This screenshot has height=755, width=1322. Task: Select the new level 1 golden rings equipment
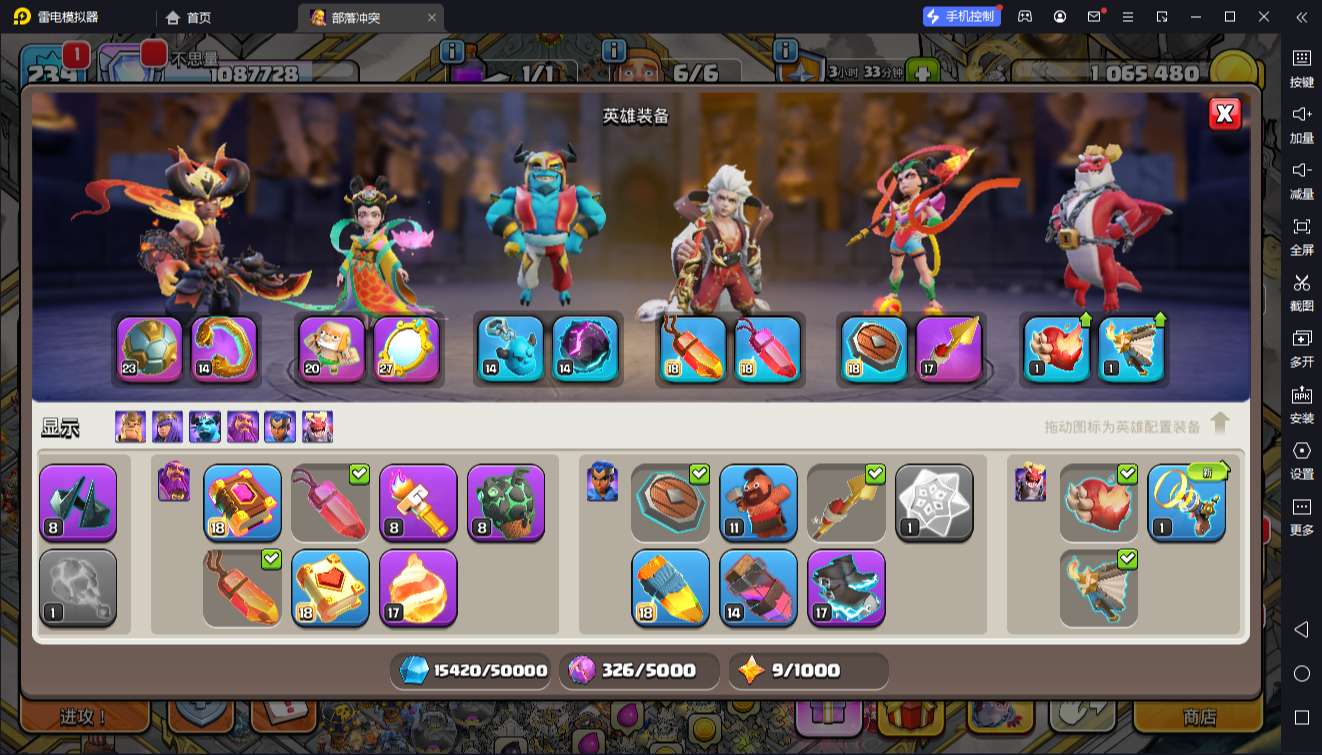pyautogui.click(x=1186, y=502)
